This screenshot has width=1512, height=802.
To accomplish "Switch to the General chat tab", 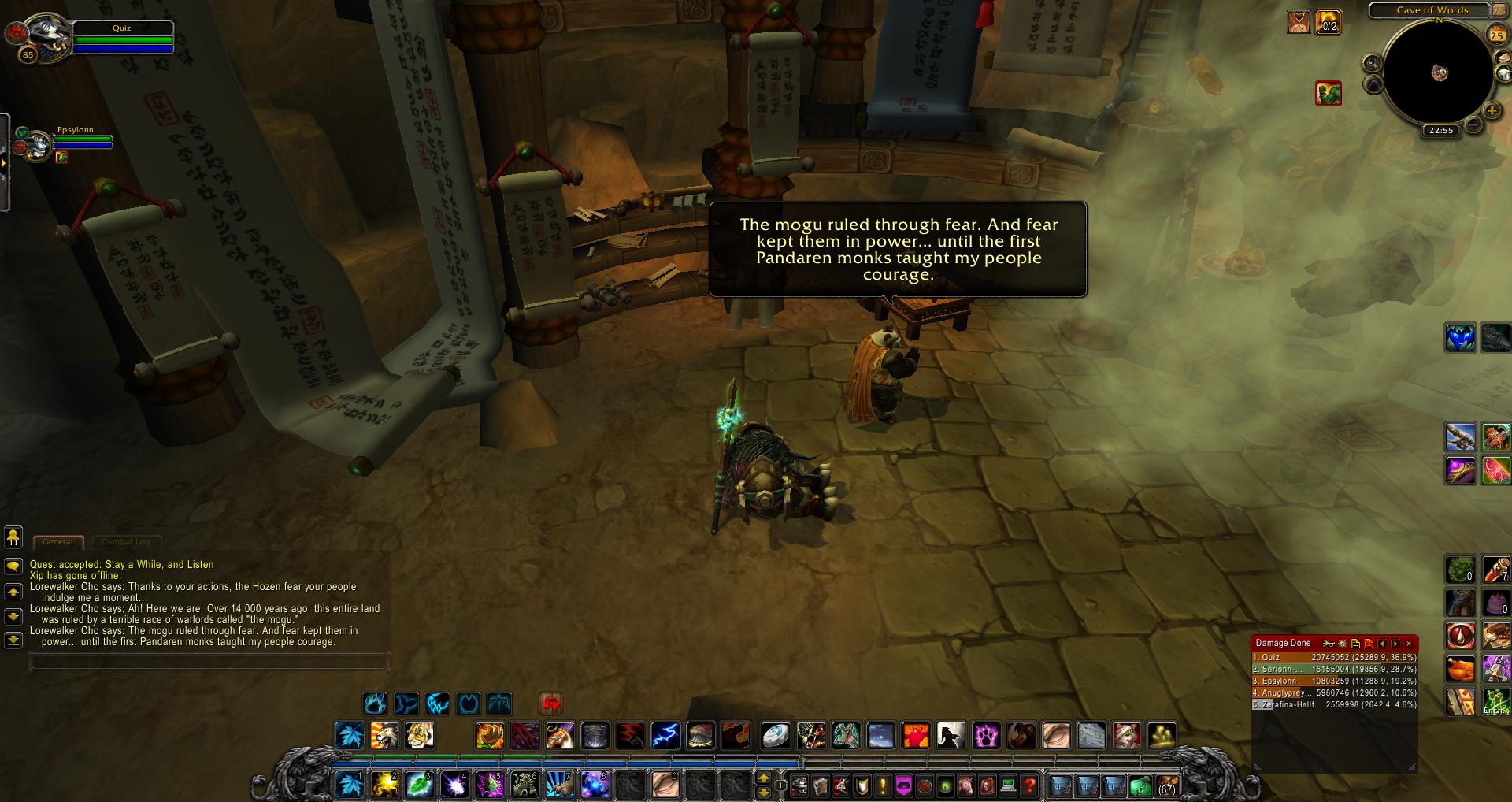I will pos(57,542).
